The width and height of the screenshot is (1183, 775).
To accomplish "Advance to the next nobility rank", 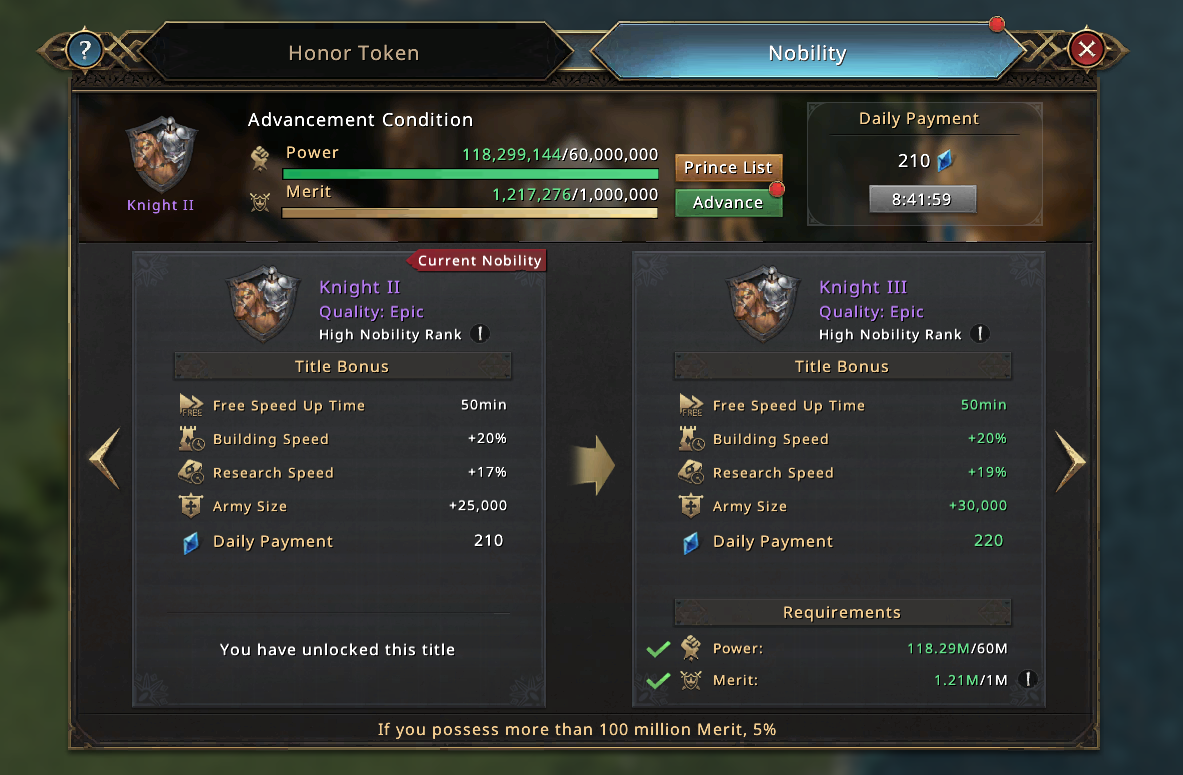I will click(728, 202).
